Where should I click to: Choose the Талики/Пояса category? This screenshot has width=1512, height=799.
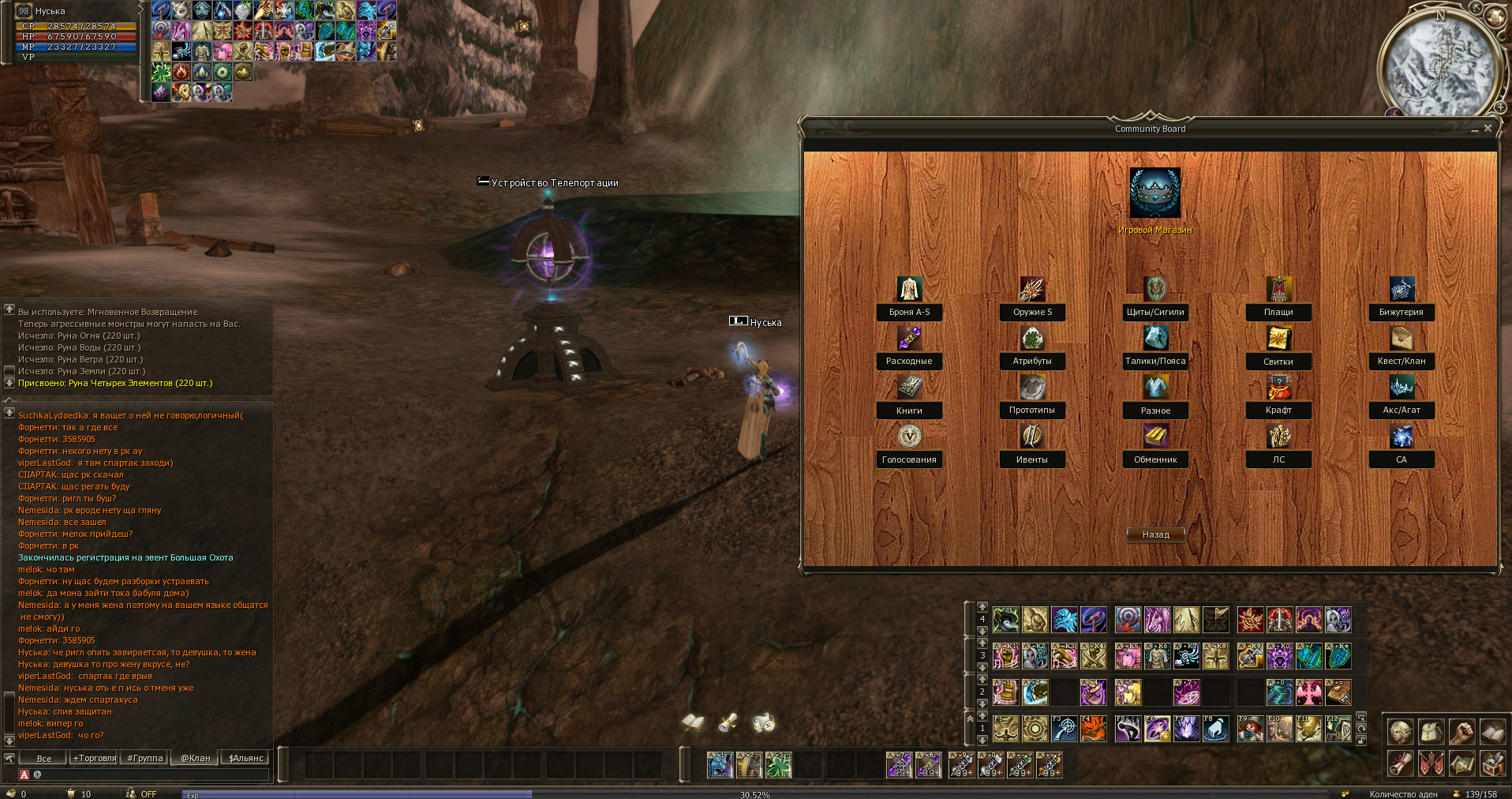point(1155,361)
